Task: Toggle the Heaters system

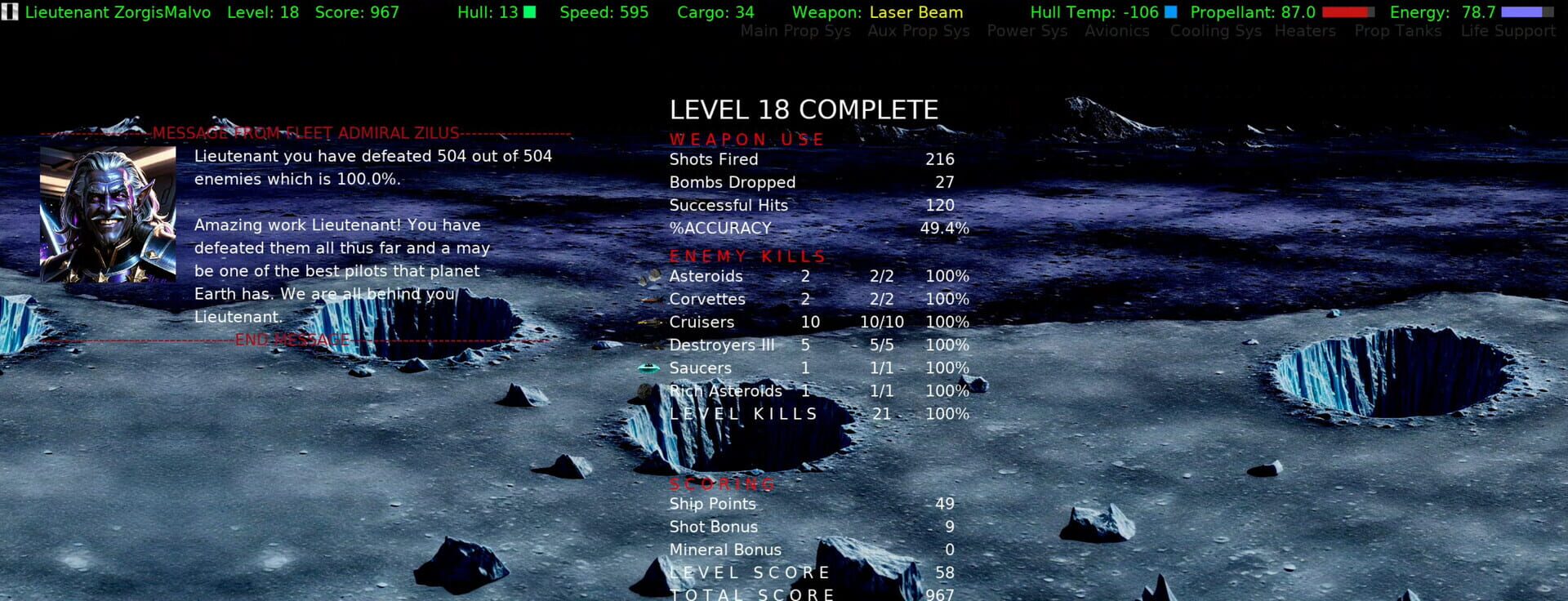Action: click(1305, 31)
